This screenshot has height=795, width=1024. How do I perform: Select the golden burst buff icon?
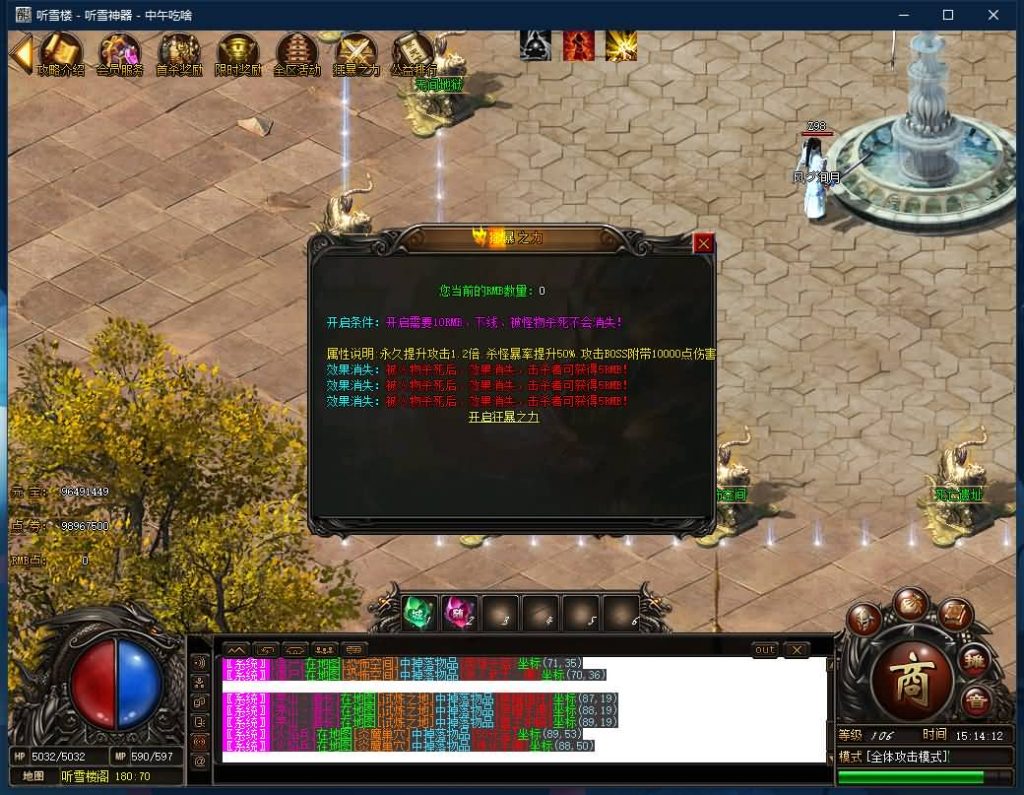tap(621, 46)
